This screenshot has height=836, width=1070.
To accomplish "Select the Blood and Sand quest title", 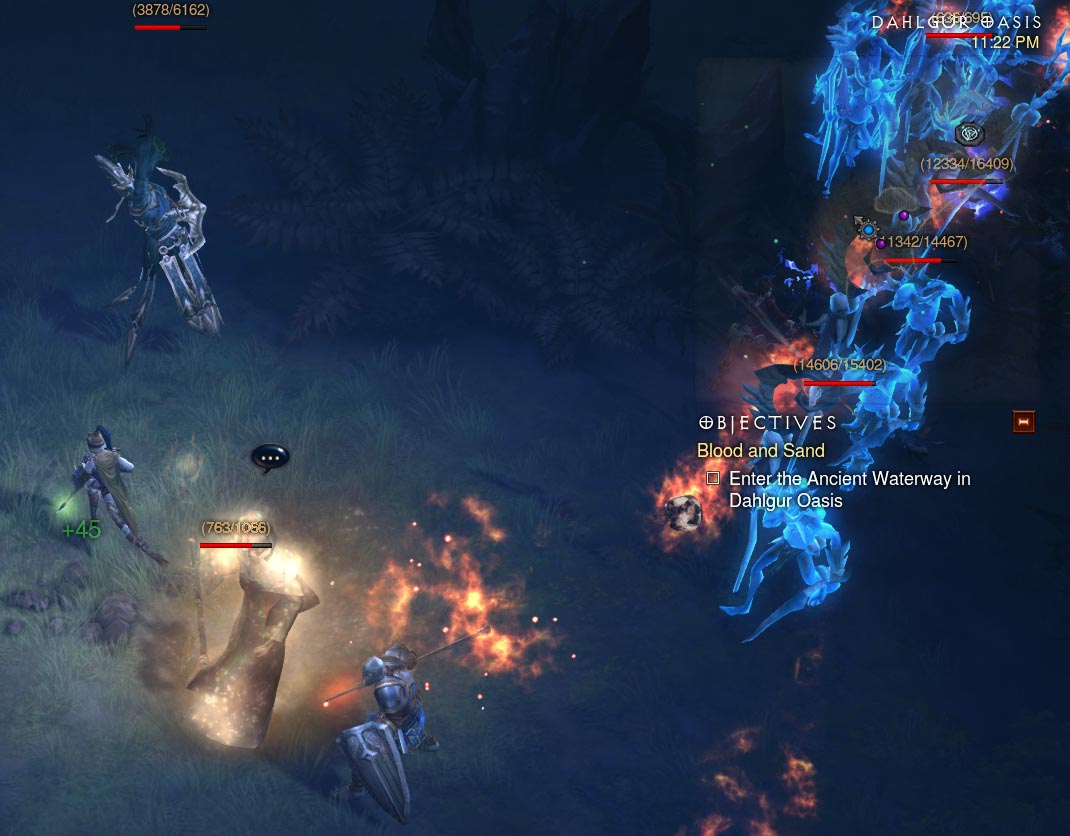I will pyautogui.click(x=760, y=451).
